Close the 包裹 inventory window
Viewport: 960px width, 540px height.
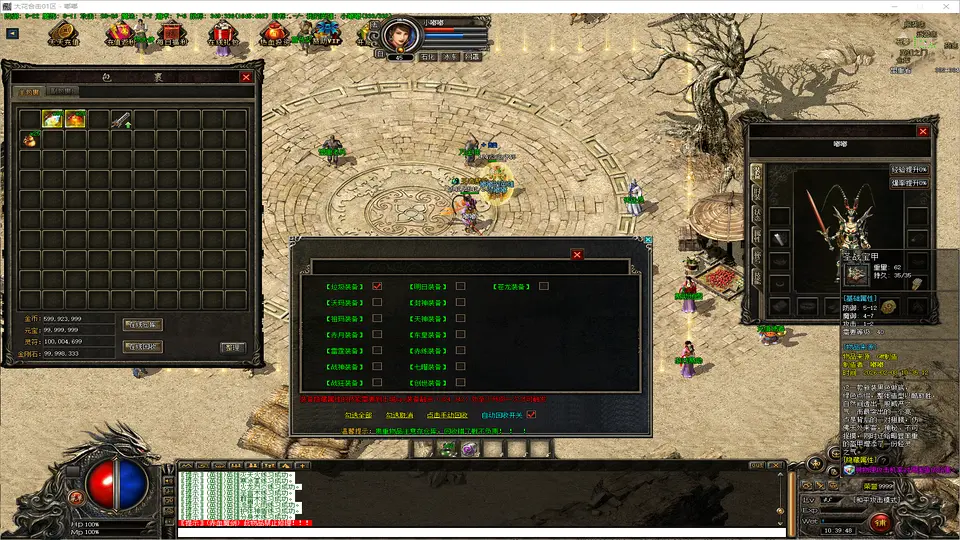(246, 76)
